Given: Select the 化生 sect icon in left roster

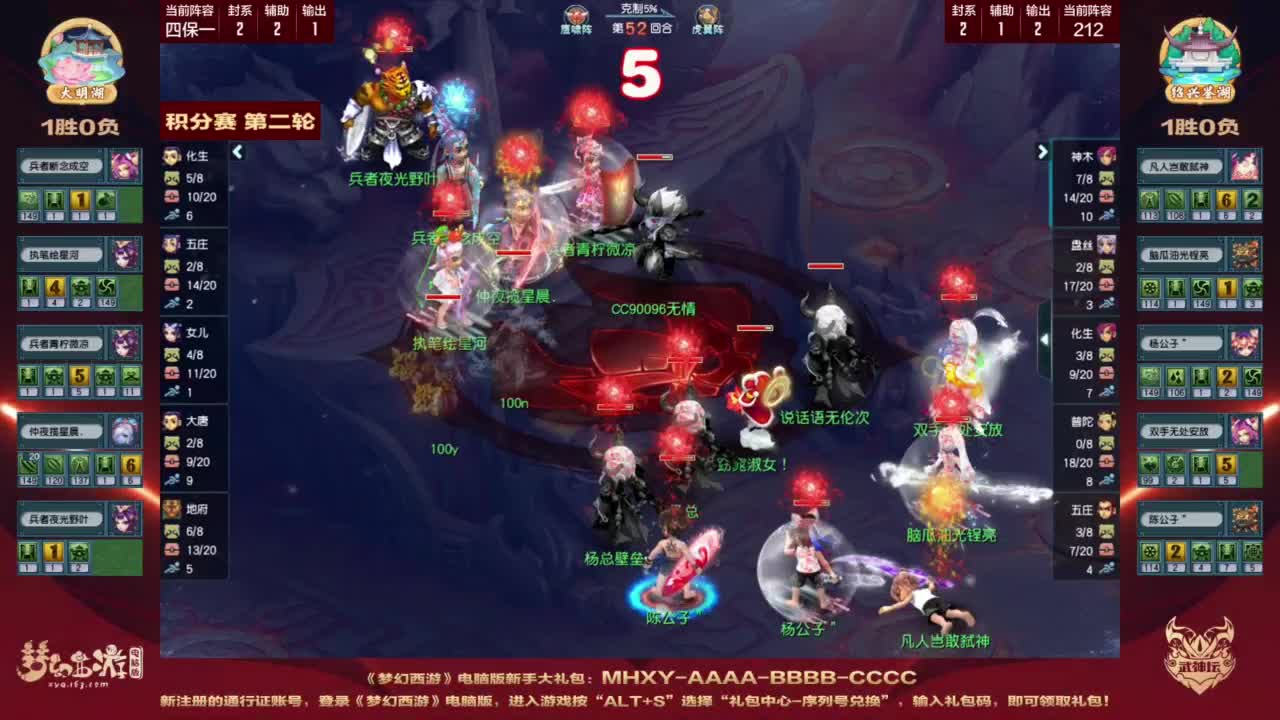Looking at the screenshot, I should click(x=170, y=156).
